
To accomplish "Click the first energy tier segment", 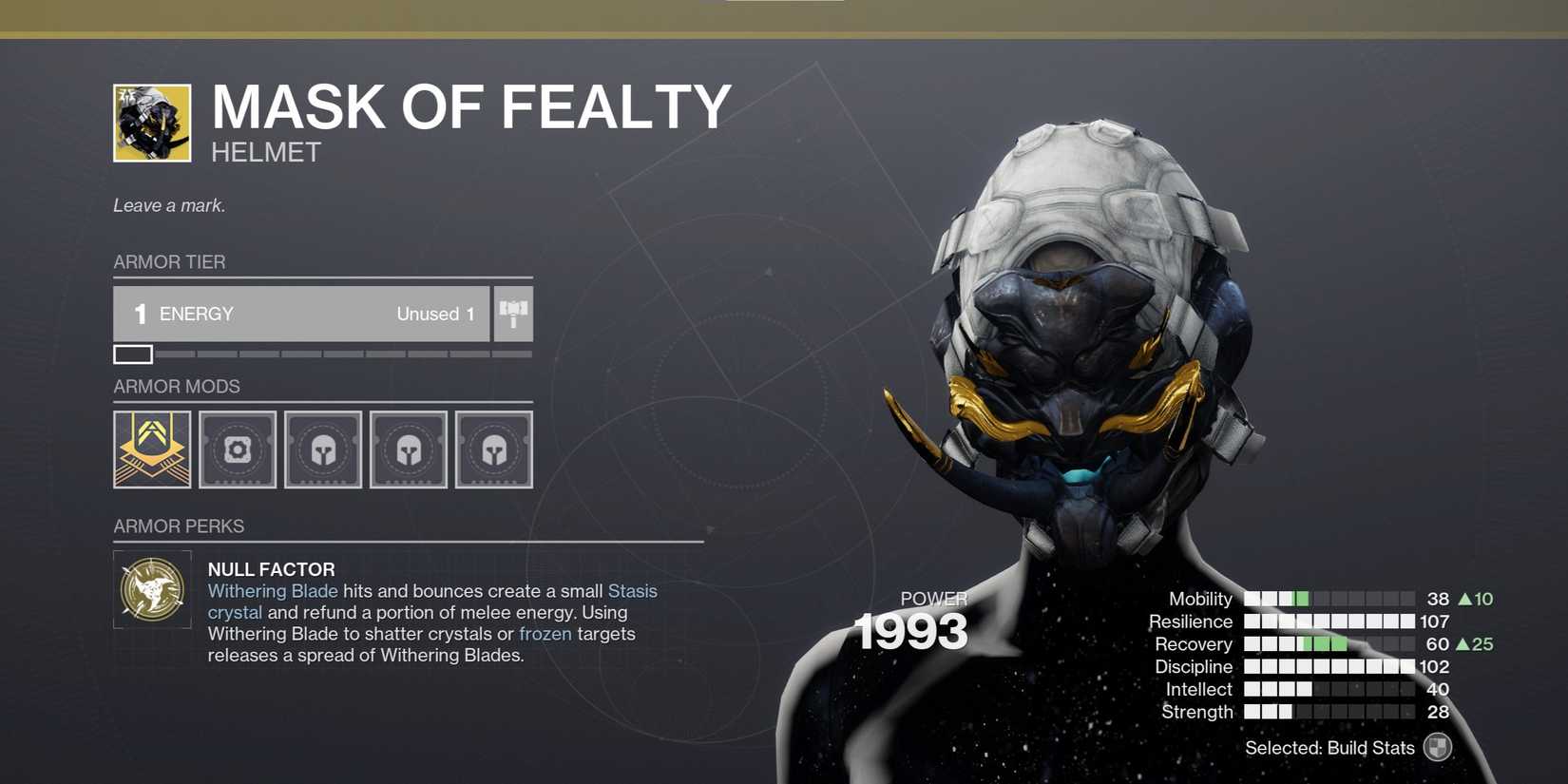I will [x=132, y=354].
